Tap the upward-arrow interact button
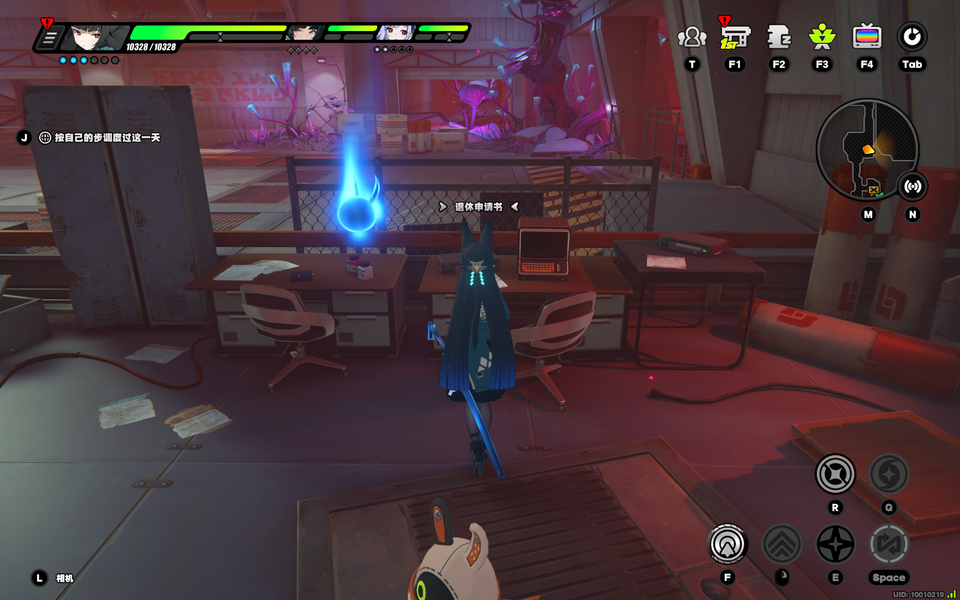This screenshot has height=600, width=960. click(728, 544)
